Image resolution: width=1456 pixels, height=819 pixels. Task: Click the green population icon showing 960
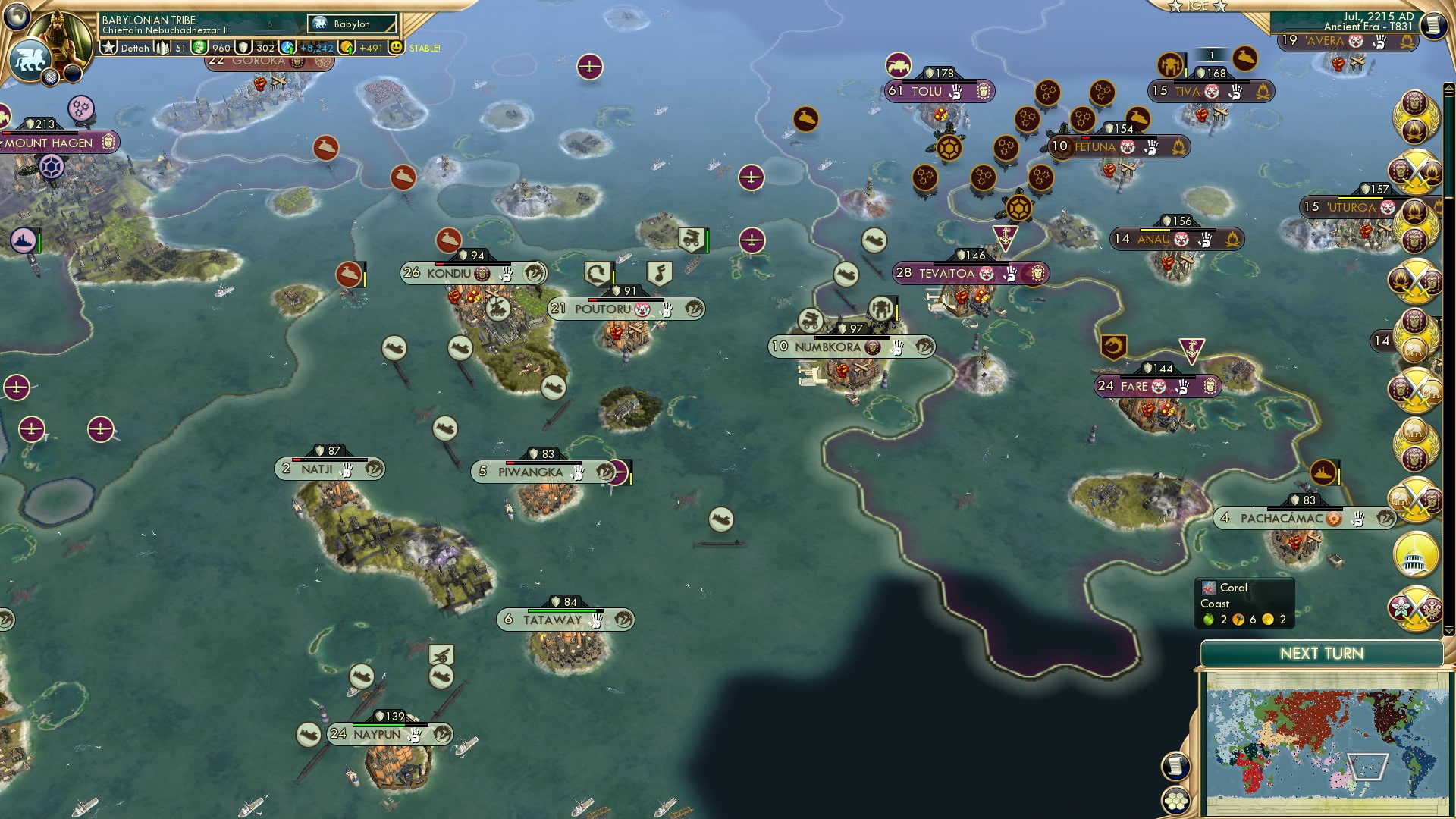pos(199,48)
